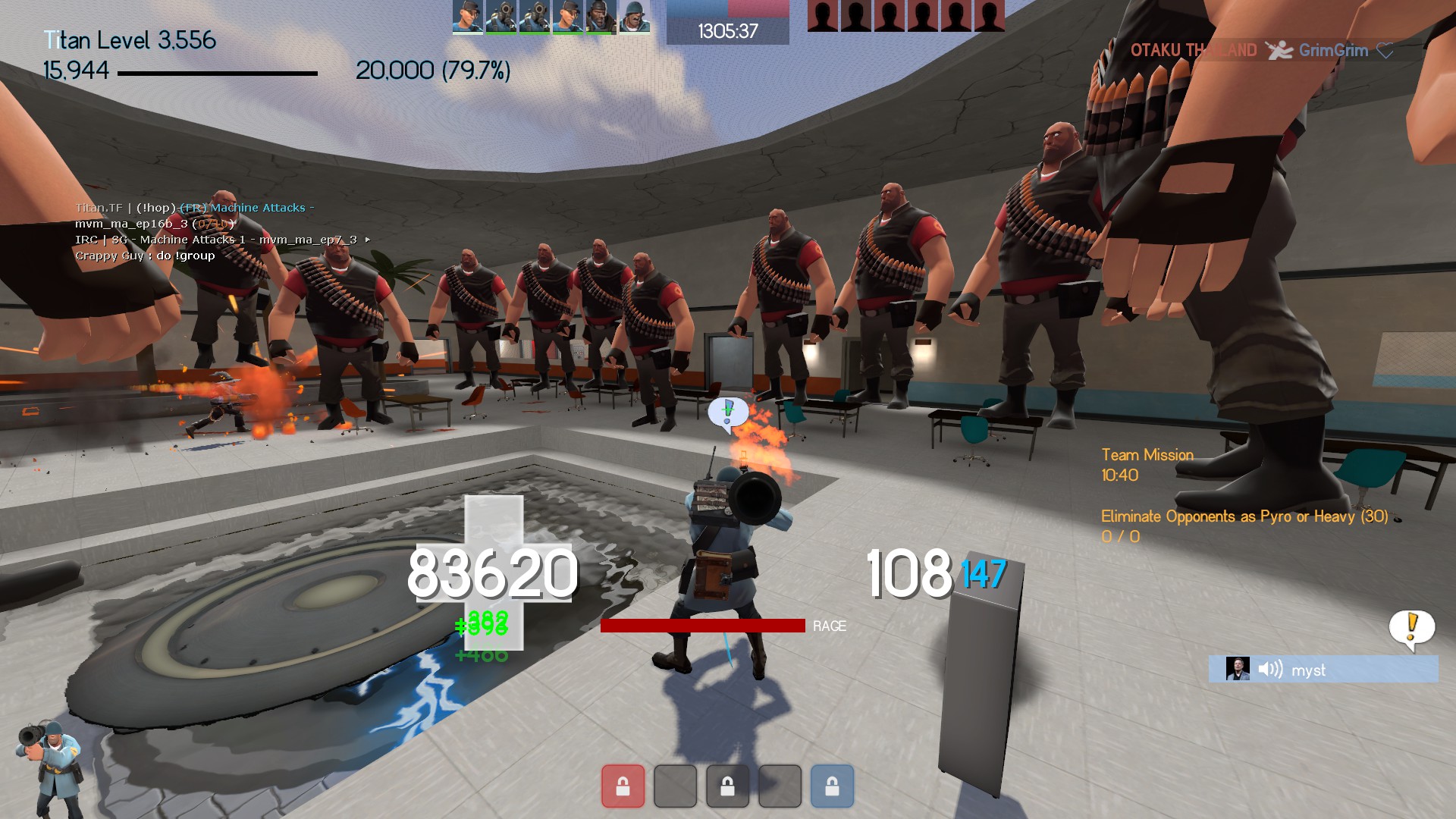Click the chat message from Crappy Guy
This screenshot has width=1456, height=819.
[145, 256]
